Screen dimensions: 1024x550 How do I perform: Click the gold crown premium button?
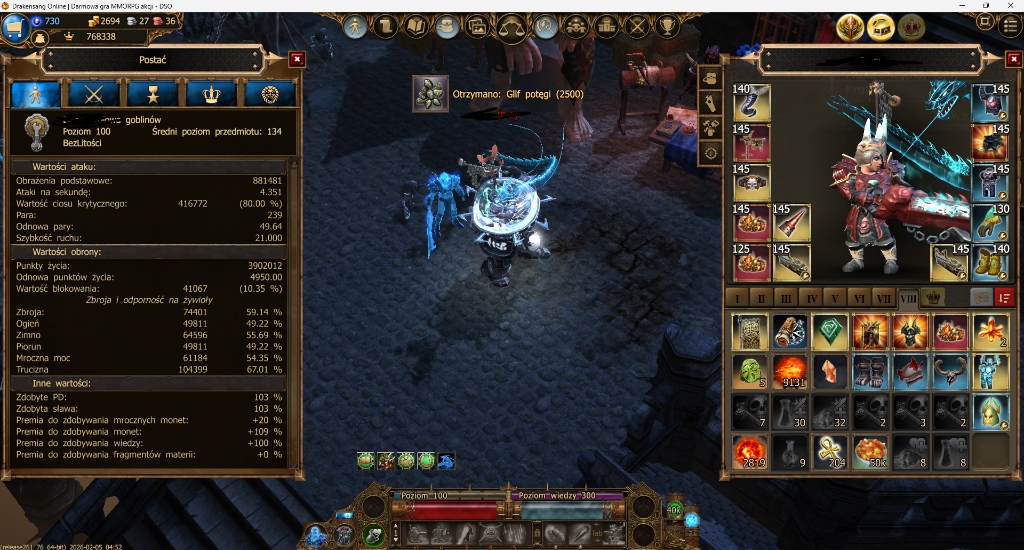tap(911, 27)
